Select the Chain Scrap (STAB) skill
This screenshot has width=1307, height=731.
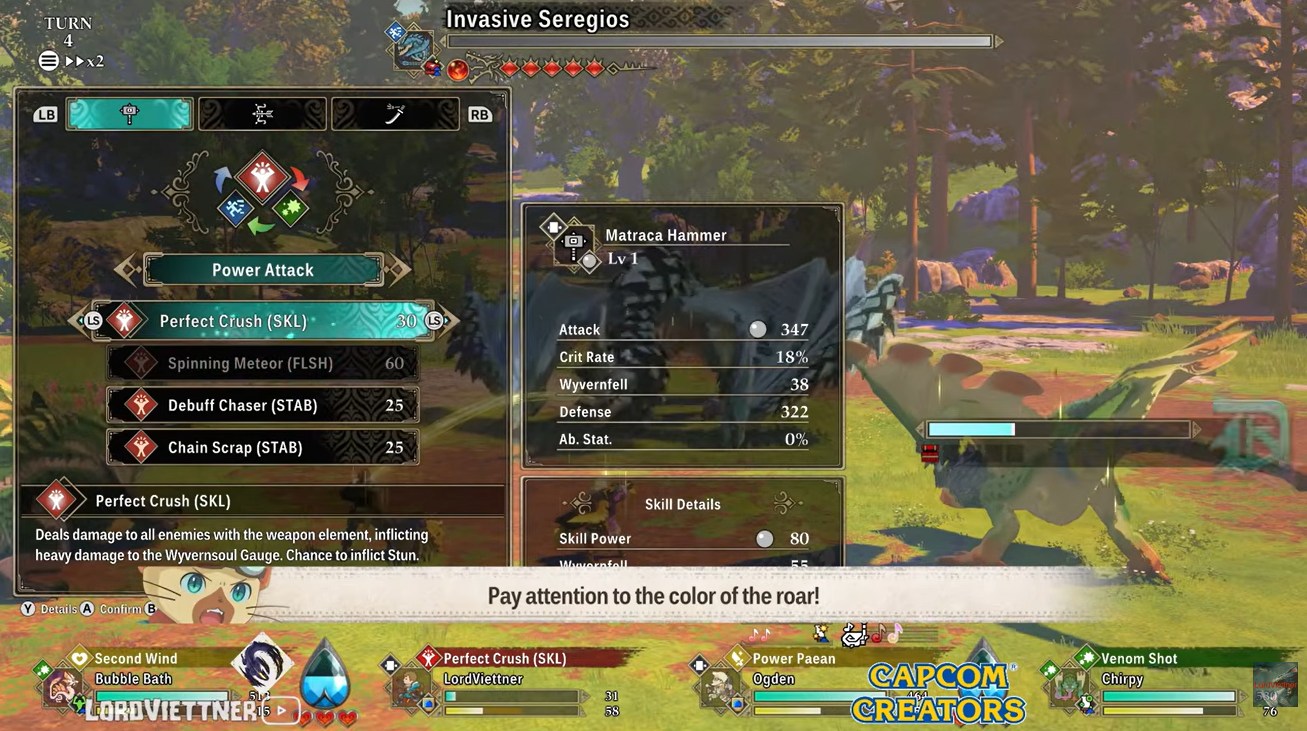[263, 447]
